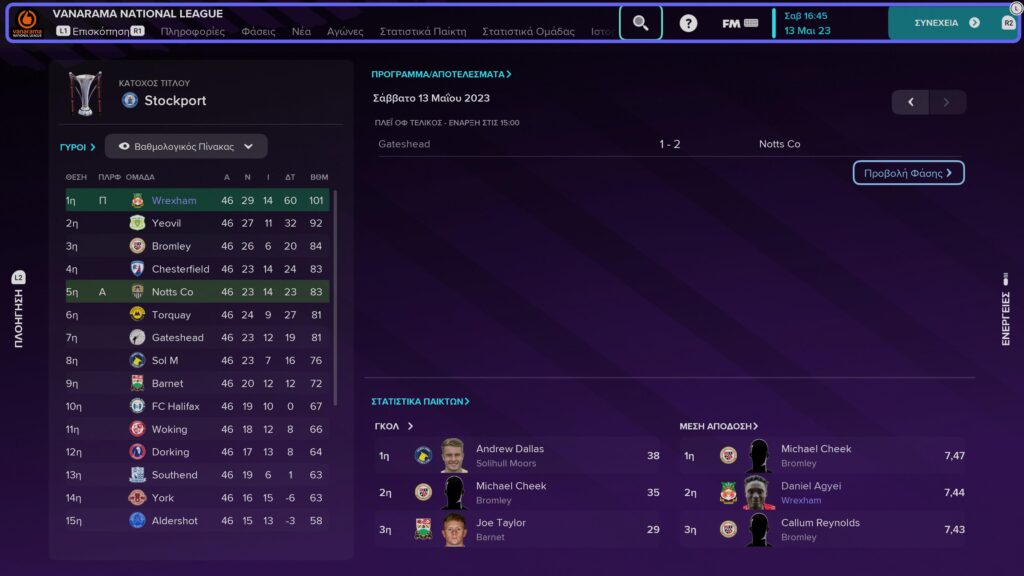Click the Προβολή Φάσης button
1024x576 pixels.
pyautogui.click(x=908, y=173)
